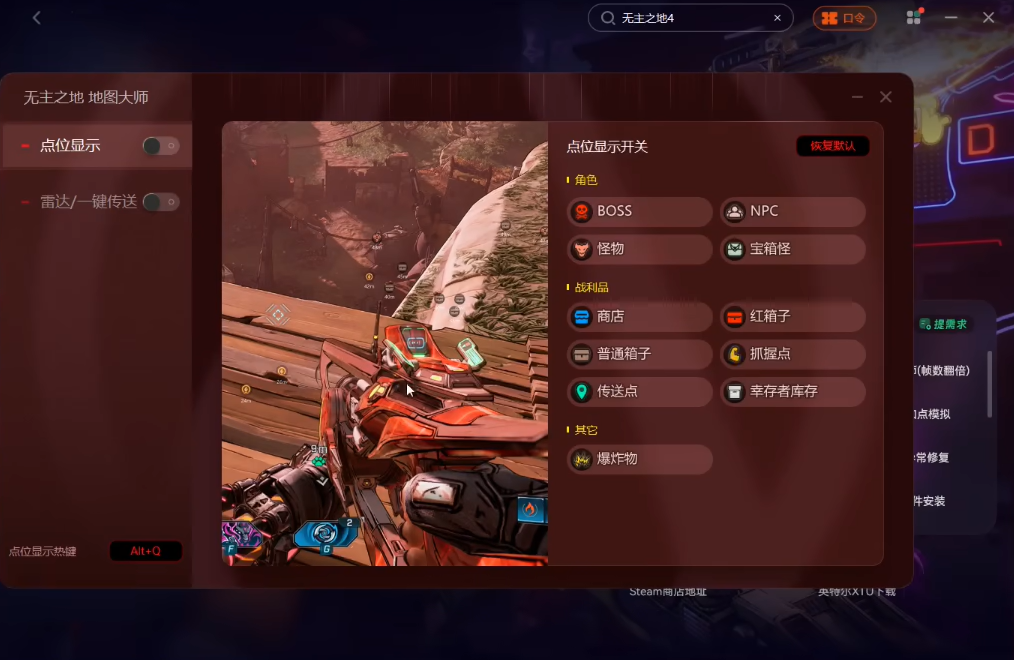Toggle the BOSS marker filter
The width and height of the screenshot is (1014, 660).
640,211
